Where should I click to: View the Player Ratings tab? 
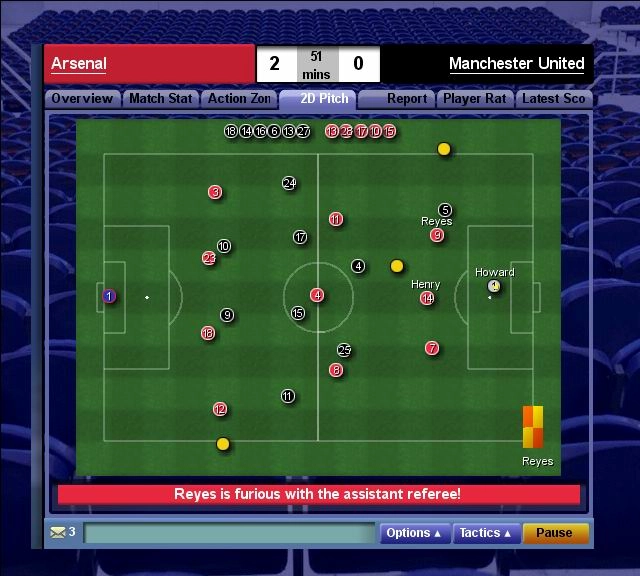pos(475,99)
